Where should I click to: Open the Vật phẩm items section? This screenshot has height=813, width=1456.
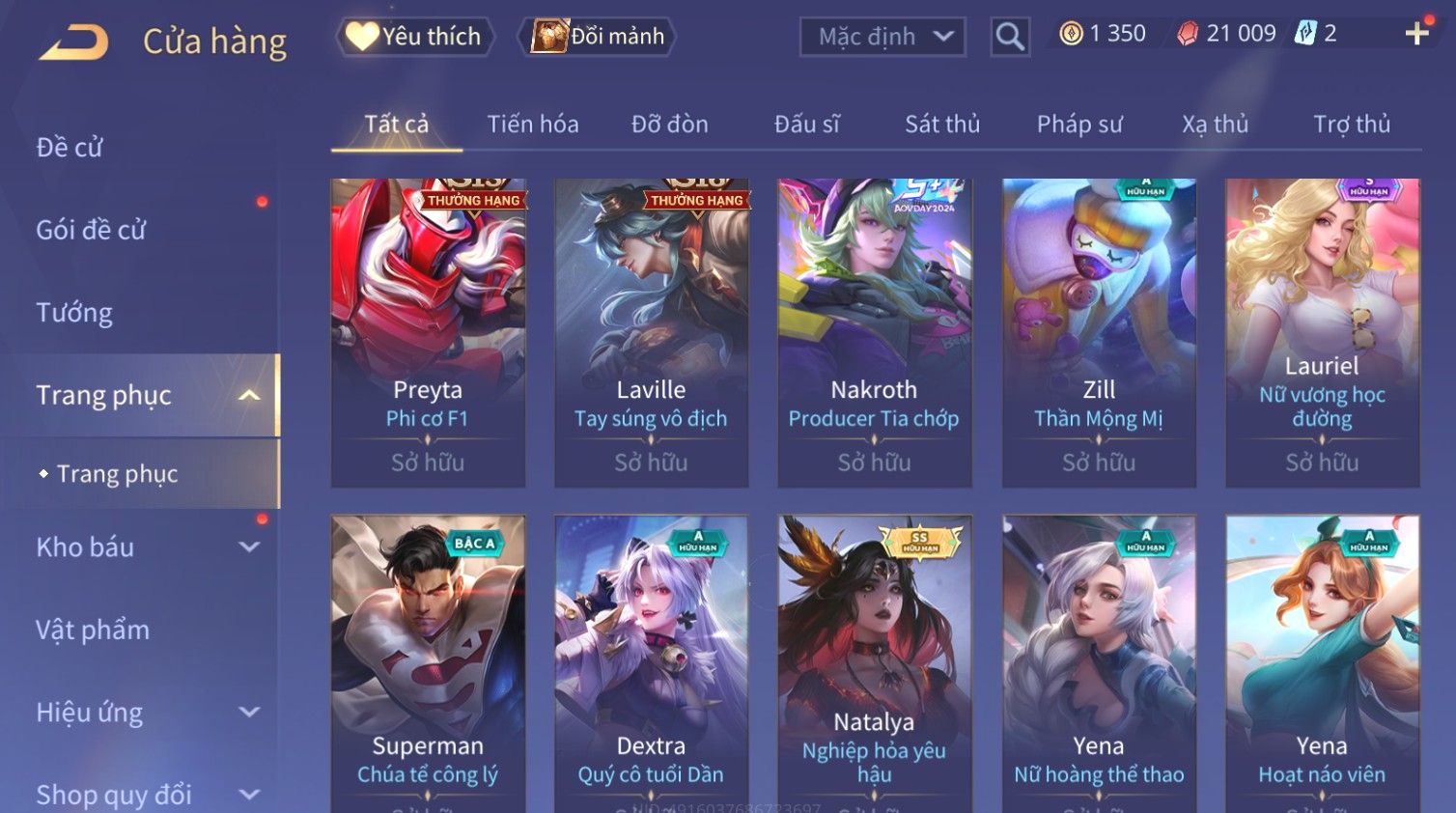point(93,630)
